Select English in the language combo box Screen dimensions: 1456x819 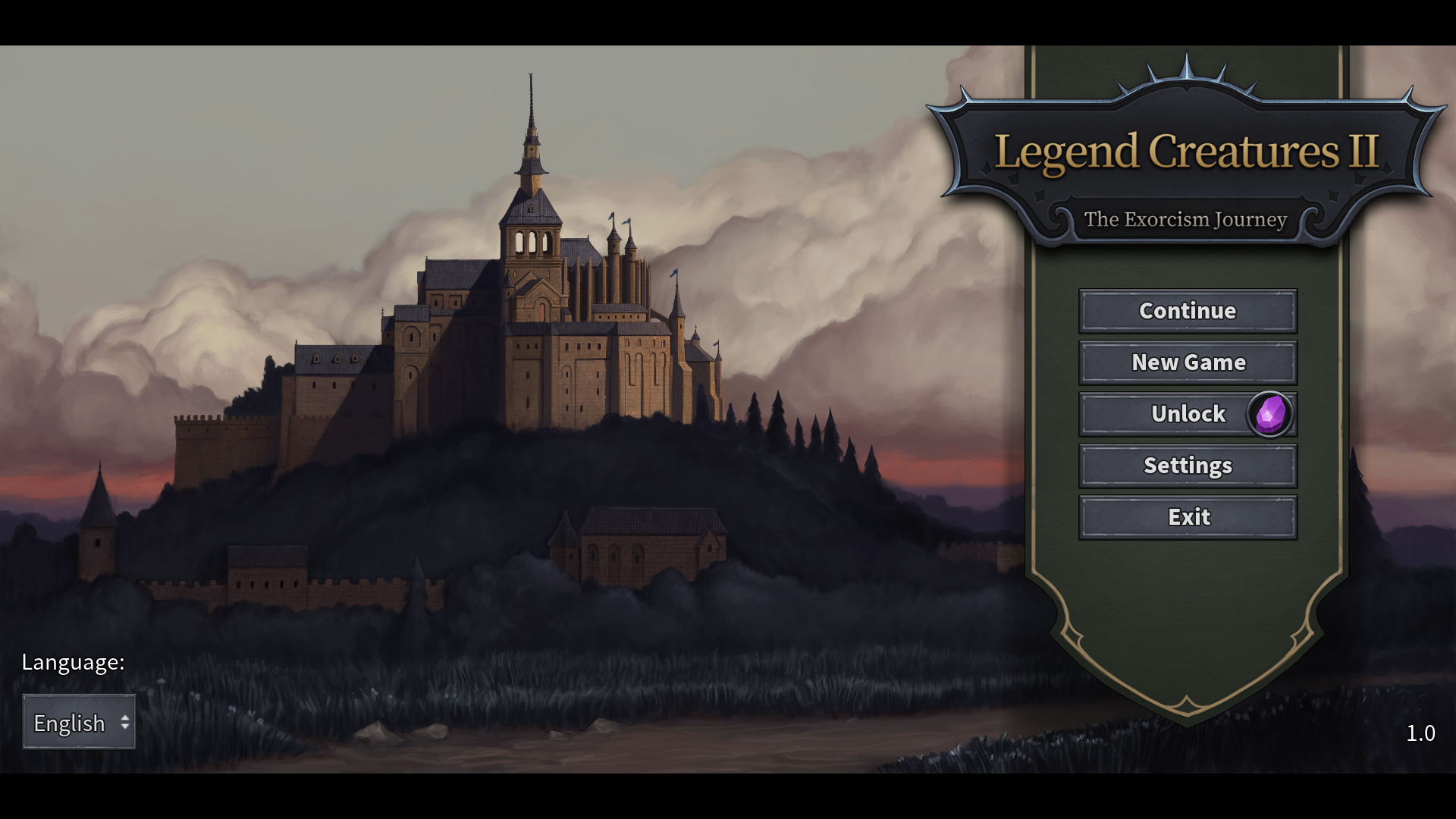[x=71, y=723]
